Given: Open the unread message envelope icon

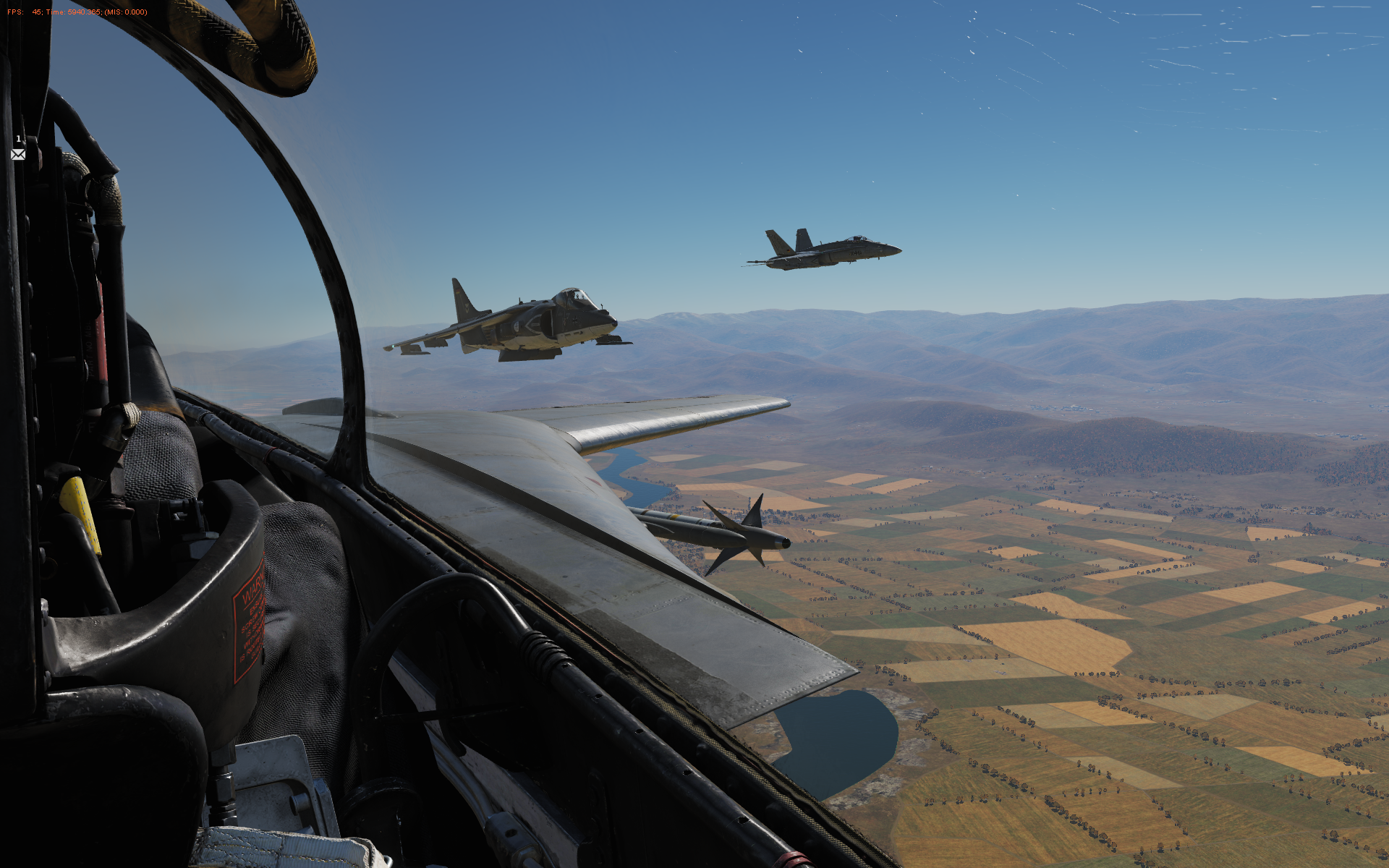Looking at the screenshot, I should 18,154.
